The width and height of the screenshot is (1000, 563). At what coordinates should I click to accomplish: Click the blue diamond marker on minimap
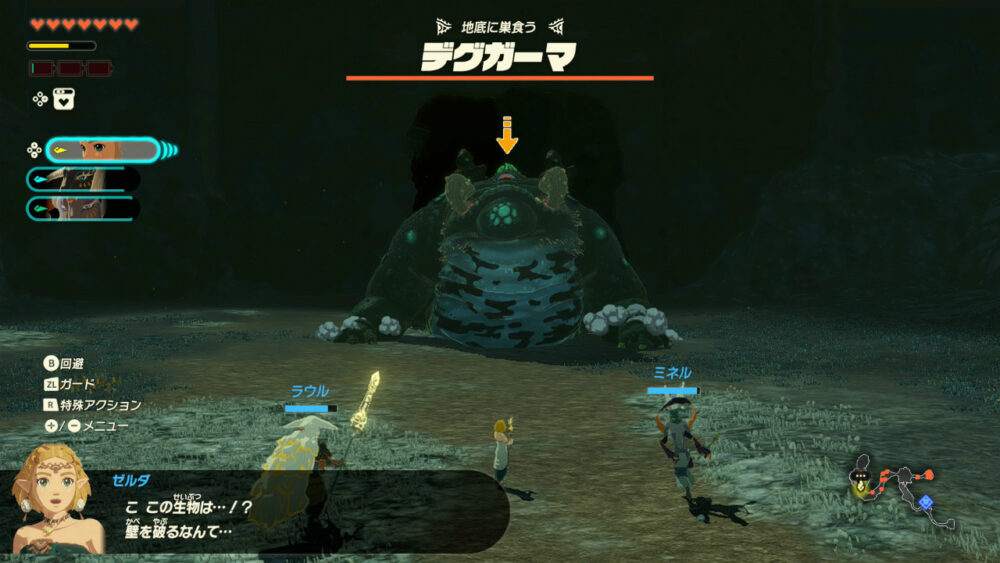coord(925,501)
